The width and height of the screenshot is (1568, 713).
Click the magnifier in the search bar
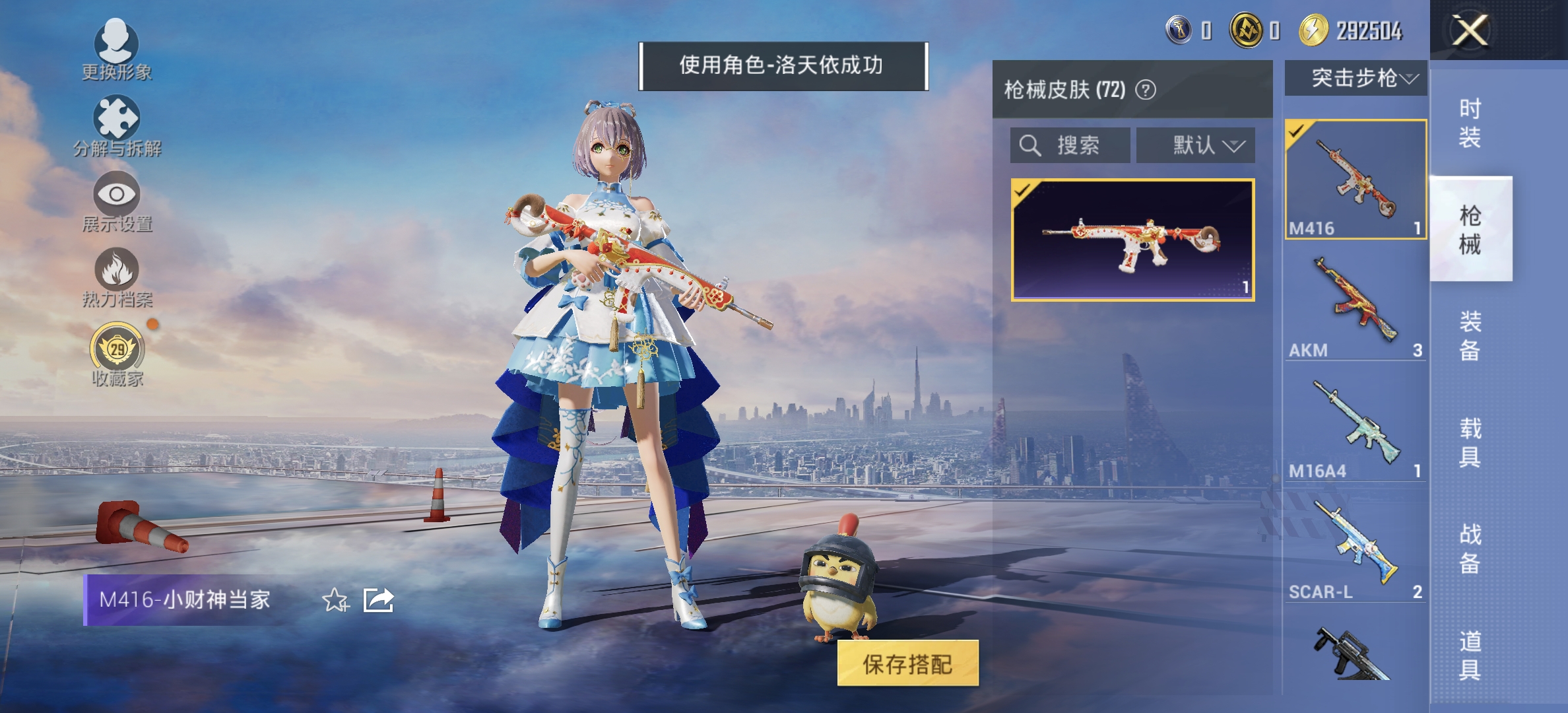coord(1031,146)
